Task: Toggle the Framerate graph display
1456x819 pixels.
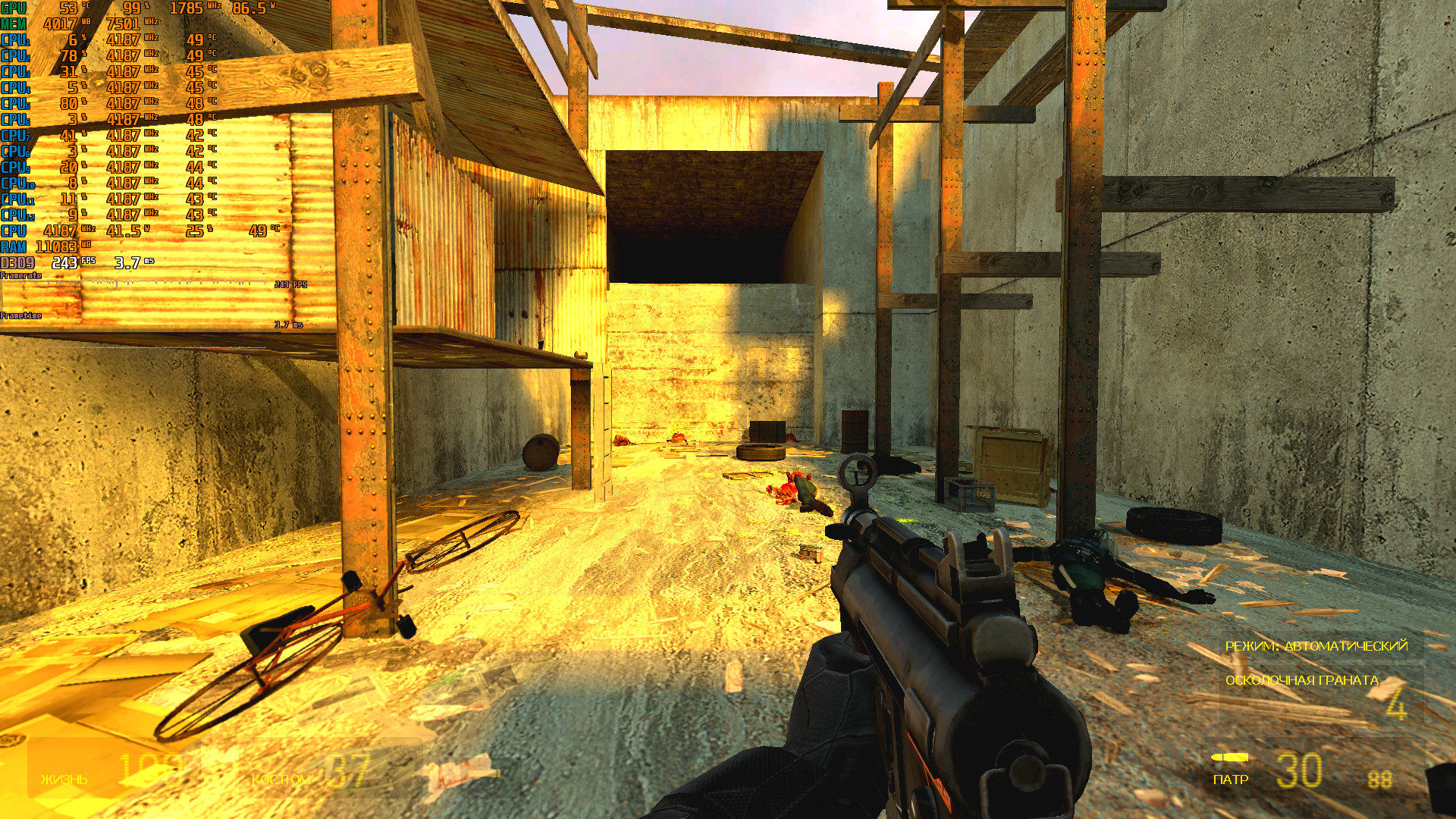Action: pyautogui.click(x=23, y=275)
